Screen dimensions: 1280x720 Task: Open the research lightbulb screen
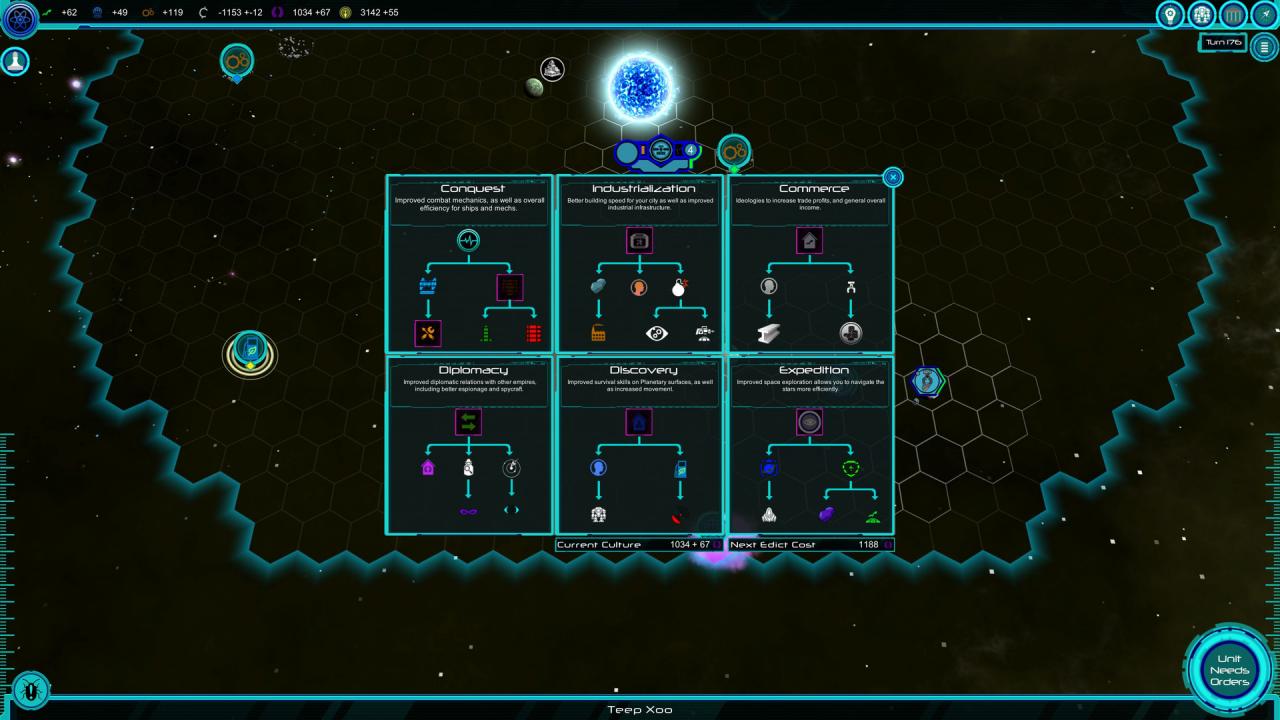[x=1169, y=15]
